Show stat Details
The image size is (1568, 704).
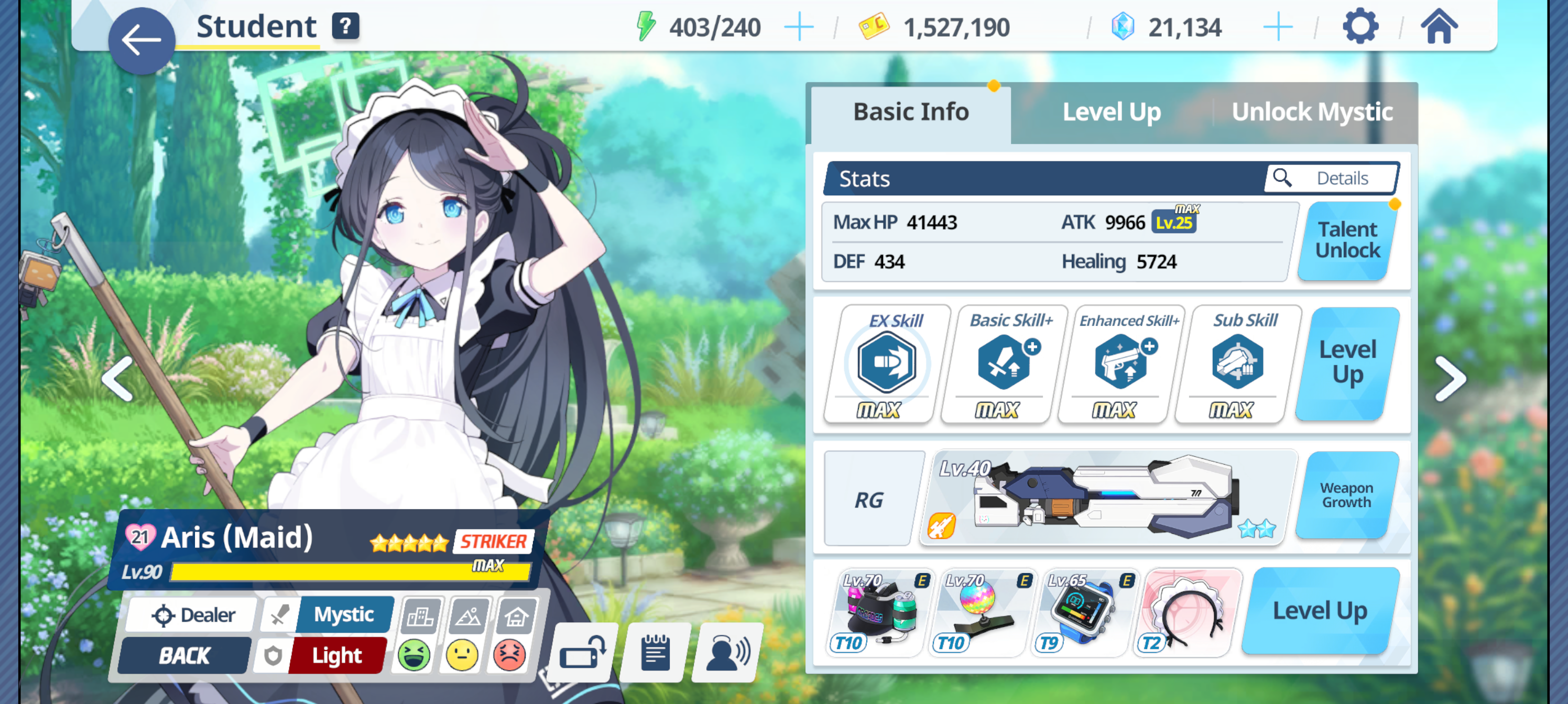coord(1332,178)
